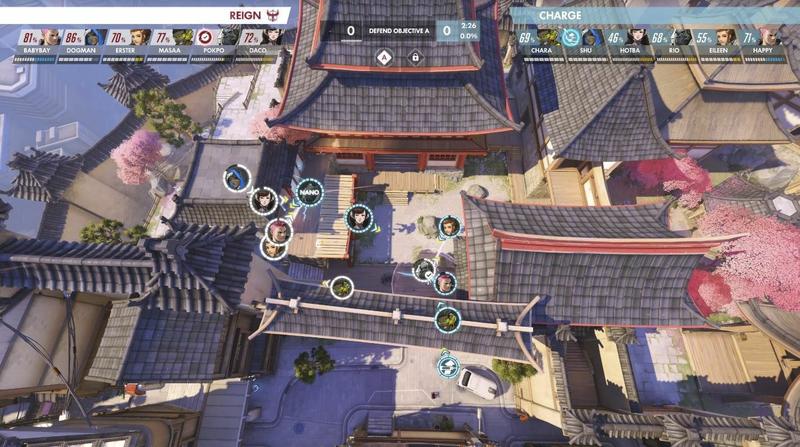This screenshot has width=800, height=447.
Task: Click the locked objective padlock icon
Action: coord(414,57)
